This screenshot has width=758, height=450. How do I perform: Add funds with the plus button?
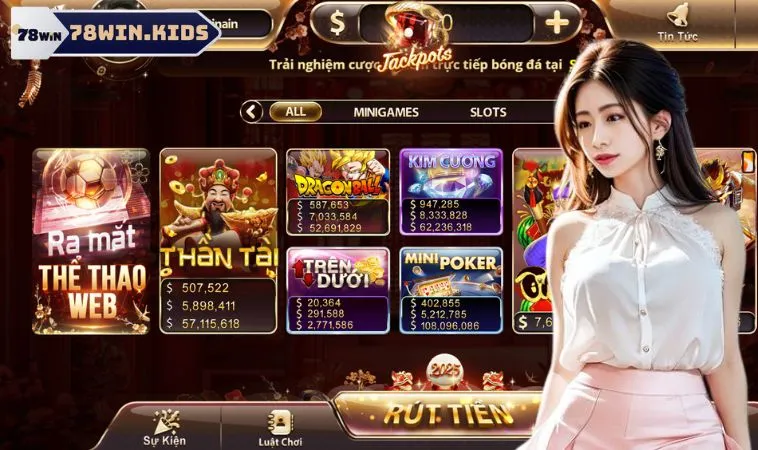pos(558,21)
